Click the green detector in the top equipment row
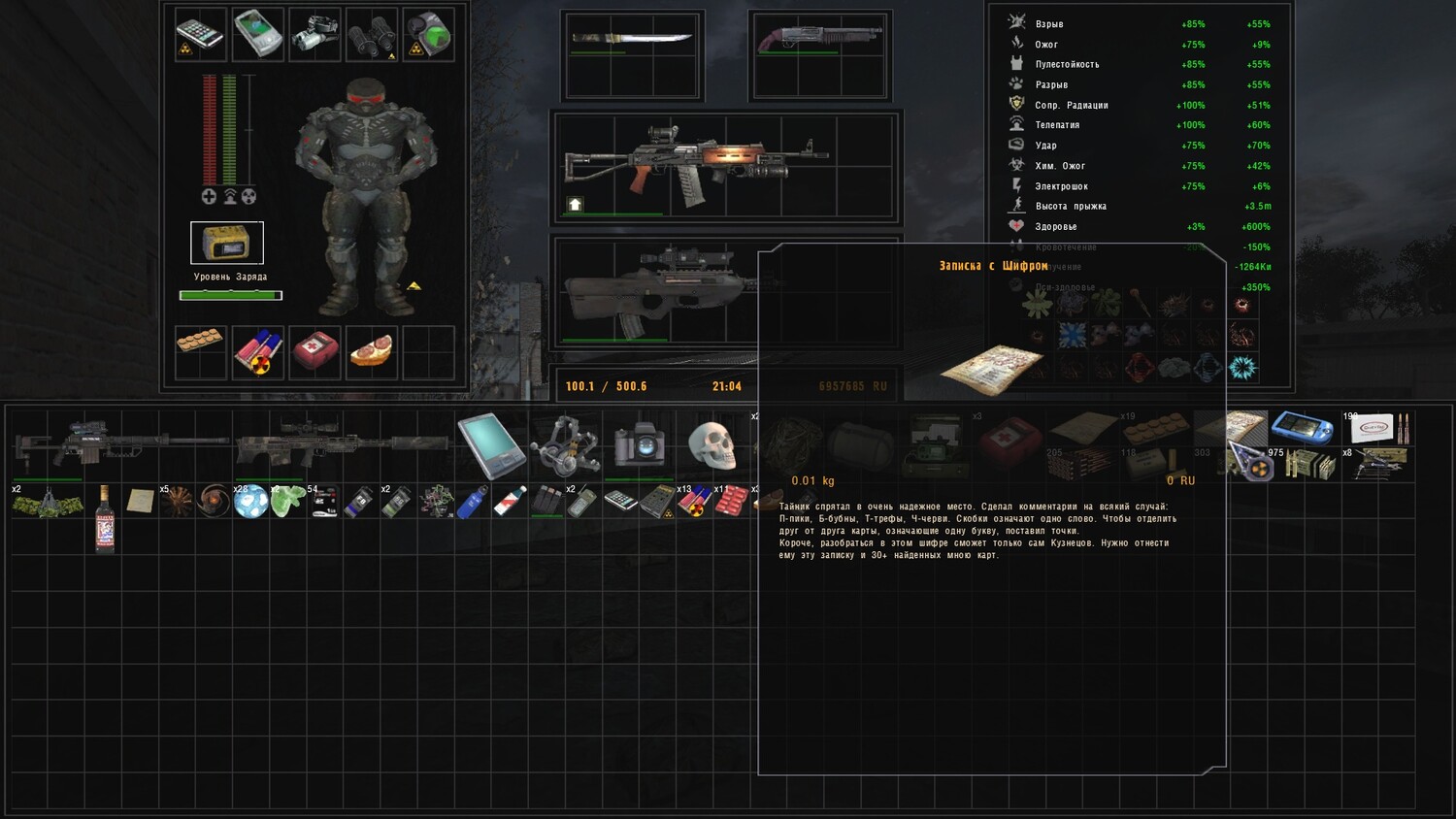Viewport: 1456px width, 819px height. pyautogui.click(x=428, y=34)
